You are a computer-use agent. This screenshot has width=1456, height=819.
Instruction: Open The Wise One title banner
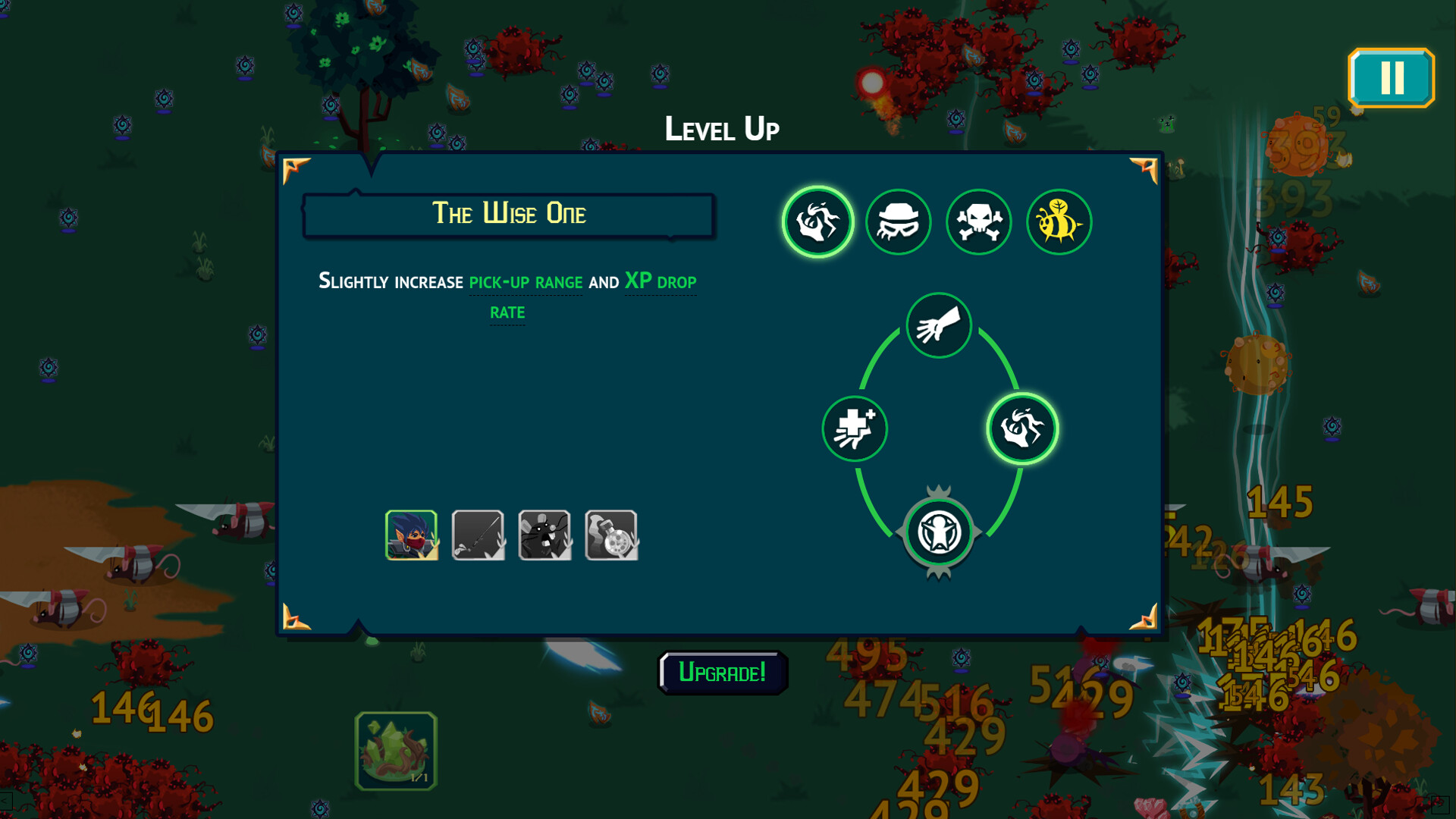pos(509,214)
